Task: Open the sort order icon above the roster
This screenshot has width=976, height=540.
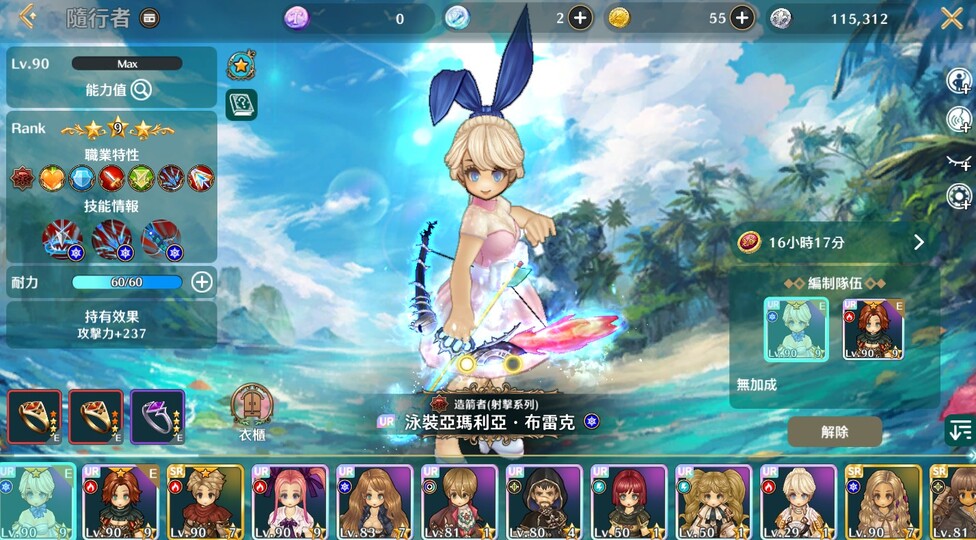Action: click(x=959, y=430)
